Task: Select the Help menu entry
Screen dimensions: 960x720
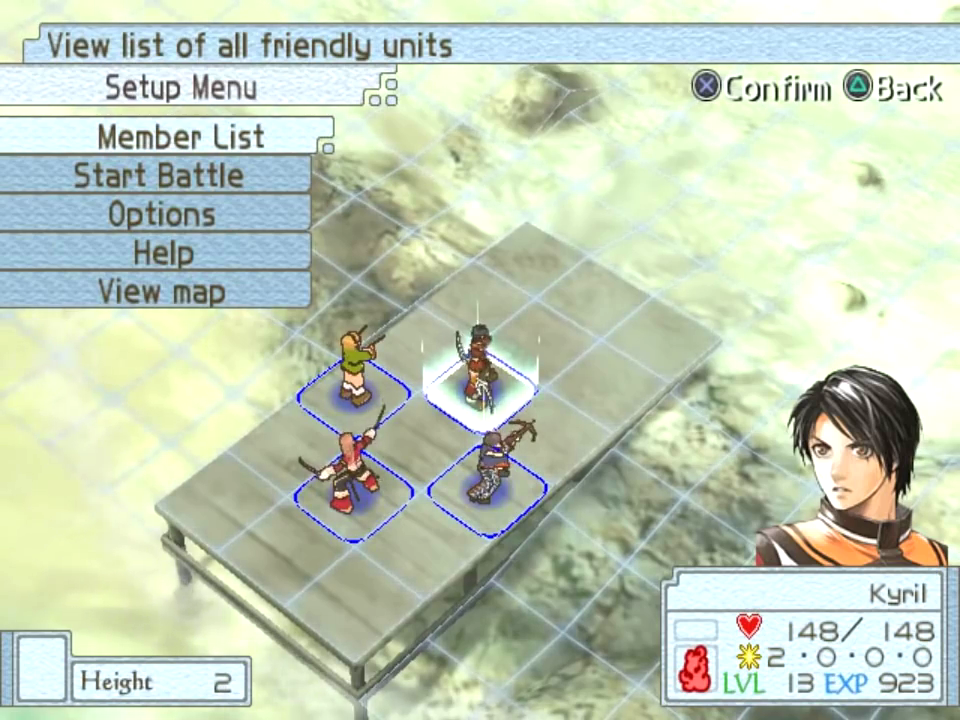Action: pyautogui.click(x=163, y=253)
